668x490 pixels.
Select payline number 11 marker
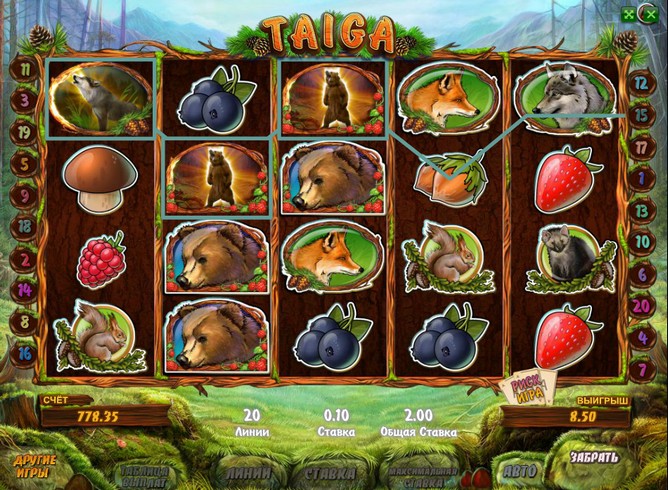pos(22,72)
